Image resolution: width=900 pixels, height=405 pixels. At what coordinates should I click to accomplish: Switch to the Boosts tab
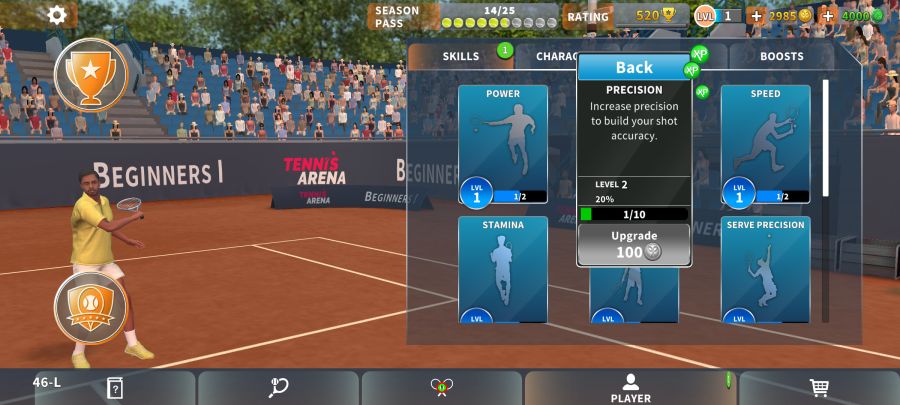coord(781,56)
